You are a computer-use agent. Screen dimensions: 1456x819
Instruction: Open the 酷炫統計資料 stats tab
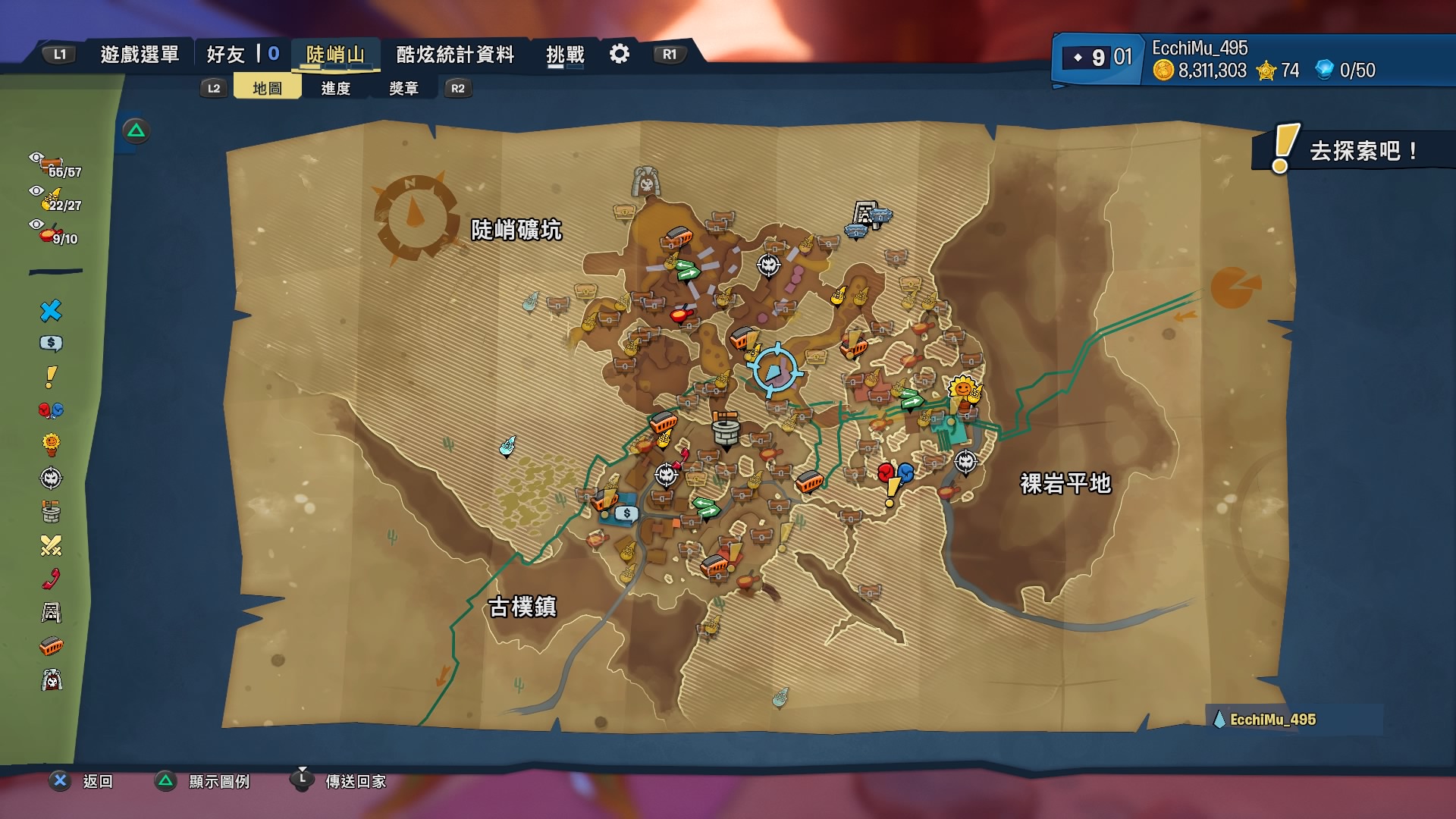tap(455, 55)
